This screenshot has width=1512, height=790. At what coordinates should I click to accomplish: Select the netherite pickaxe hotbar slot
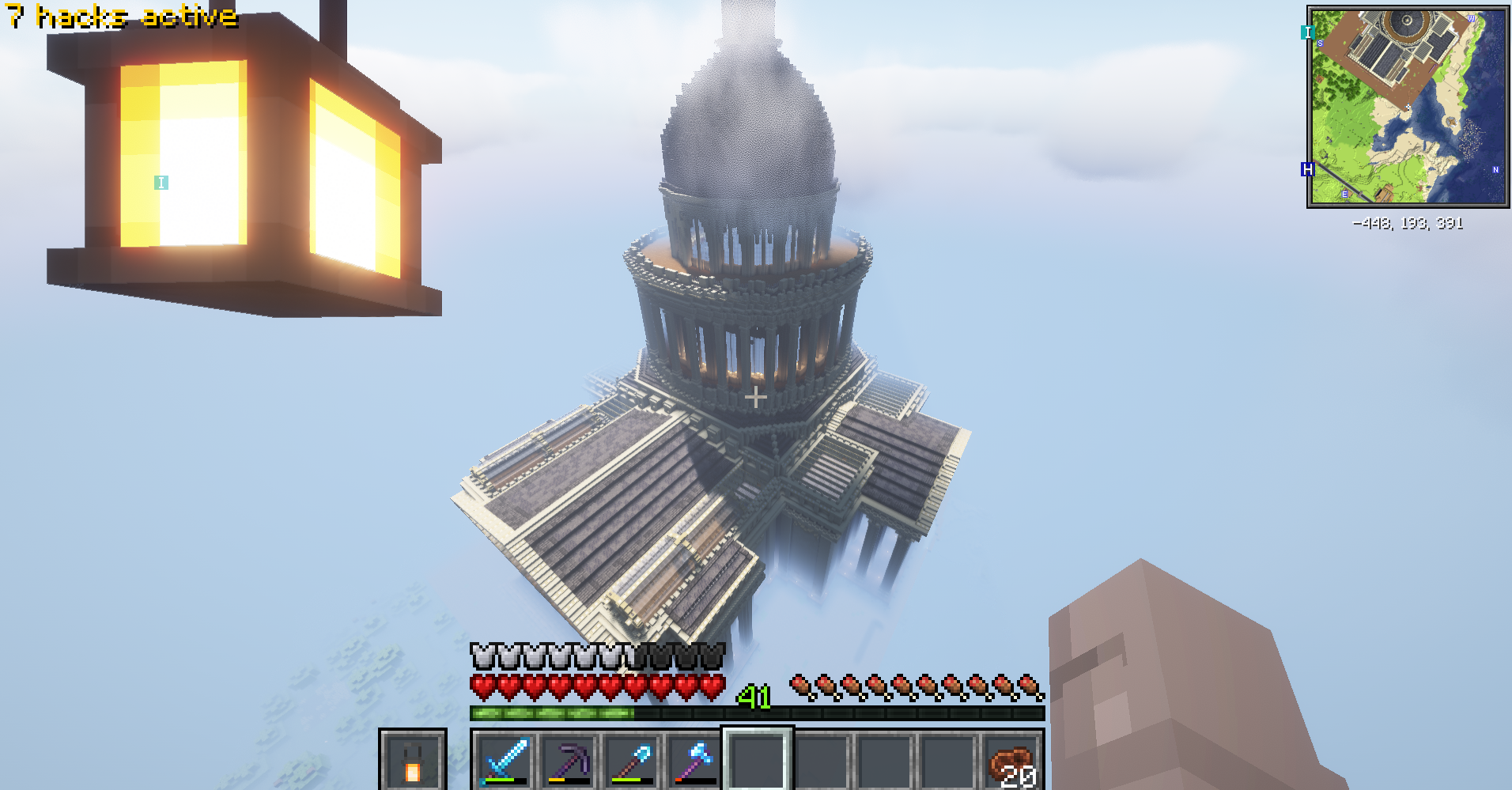(568, 761)
